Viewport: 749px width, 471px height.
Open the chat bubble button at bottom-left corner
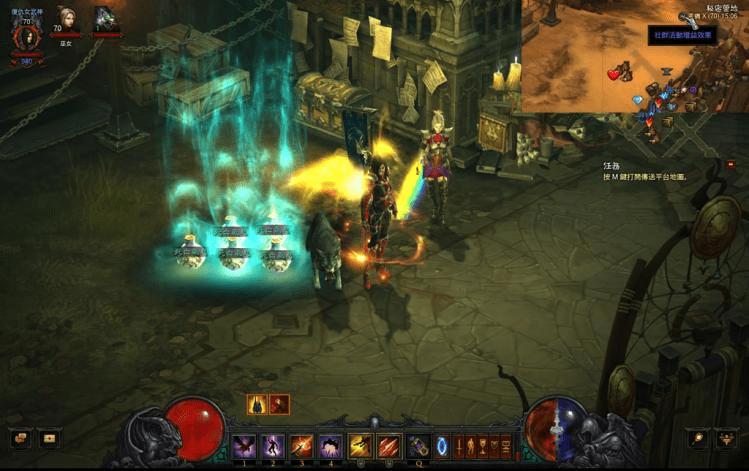click(x=18, y=438)
